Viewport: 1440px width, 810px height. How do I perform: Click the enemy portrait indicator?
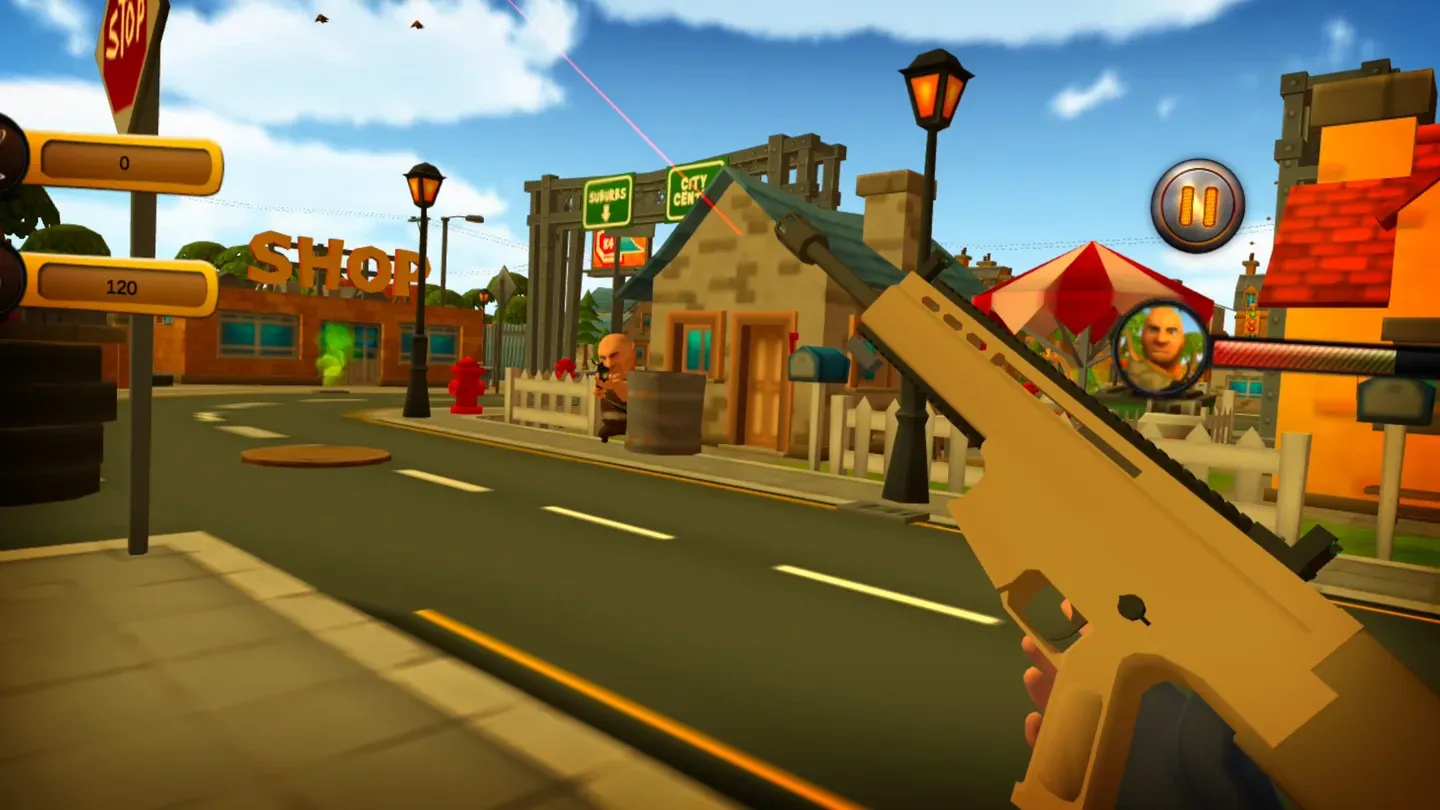[x=1157, y=347]
